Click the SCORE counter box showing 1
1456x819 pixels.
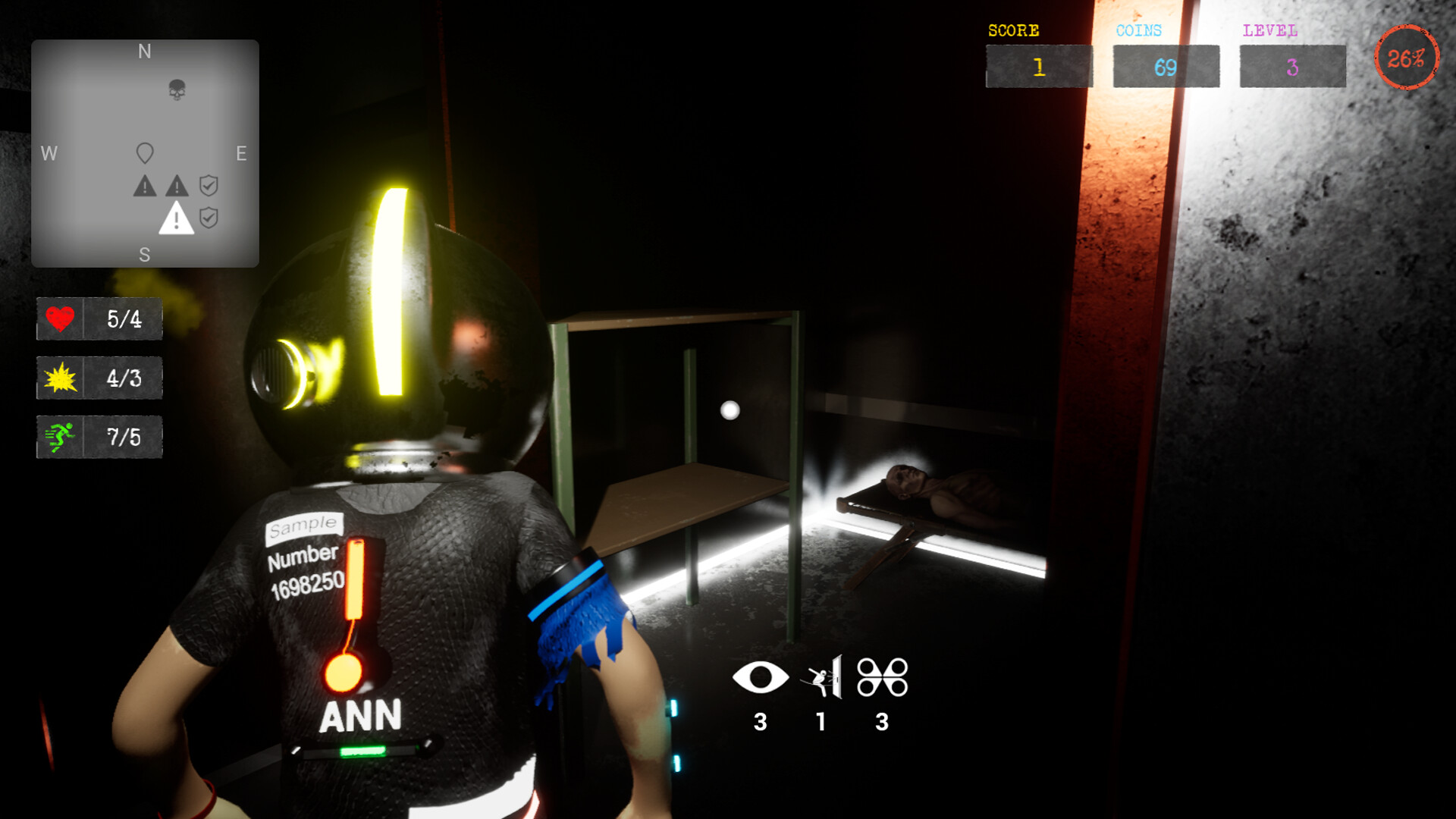(x=1038, y=67)
